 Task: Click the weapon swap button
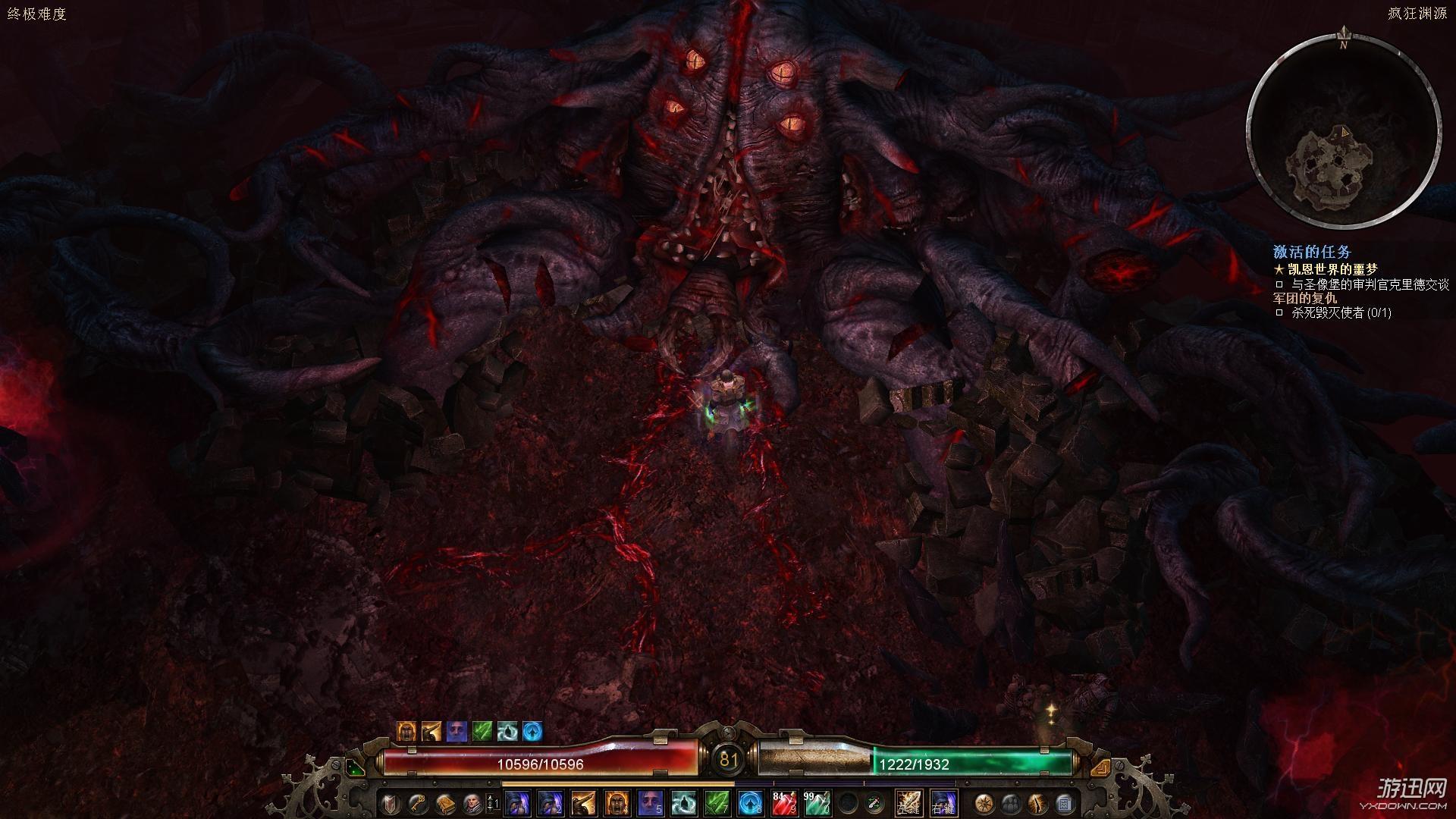[876, 803]
